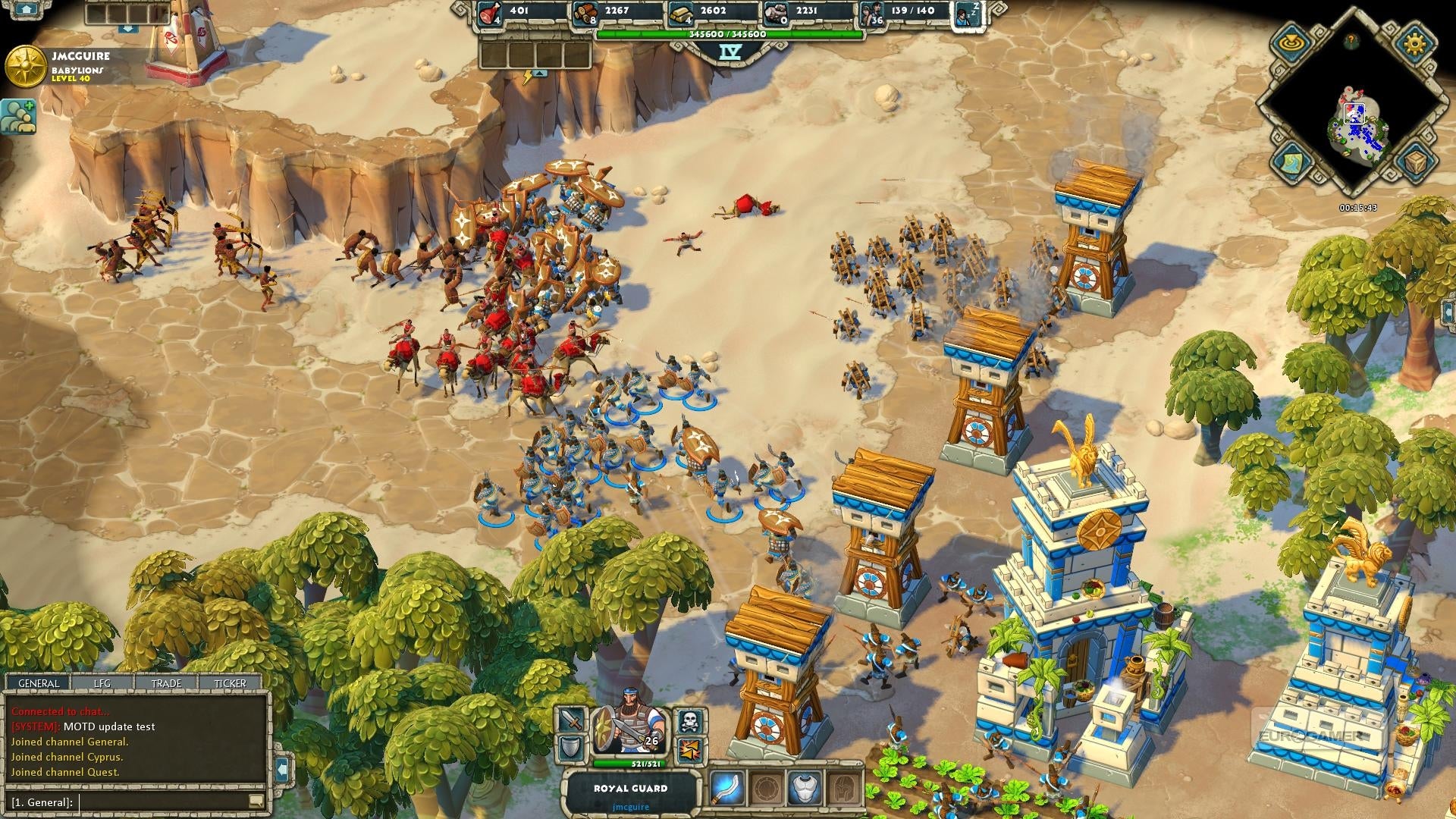
Task: Open the add friends party button
Action: coord(18,117)
